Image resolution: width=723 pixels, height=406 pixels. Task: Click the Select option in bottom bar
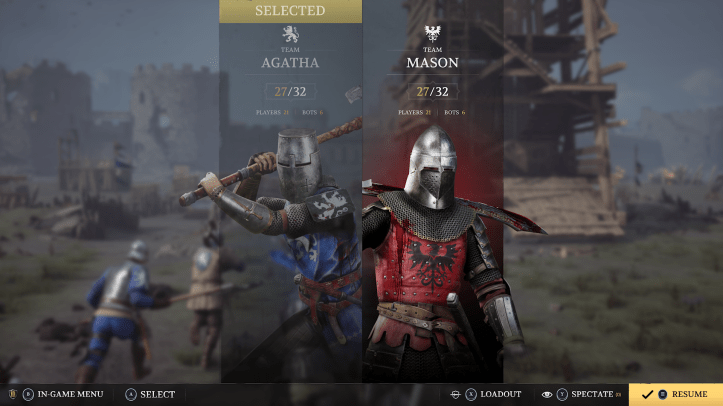coord(150,394)
